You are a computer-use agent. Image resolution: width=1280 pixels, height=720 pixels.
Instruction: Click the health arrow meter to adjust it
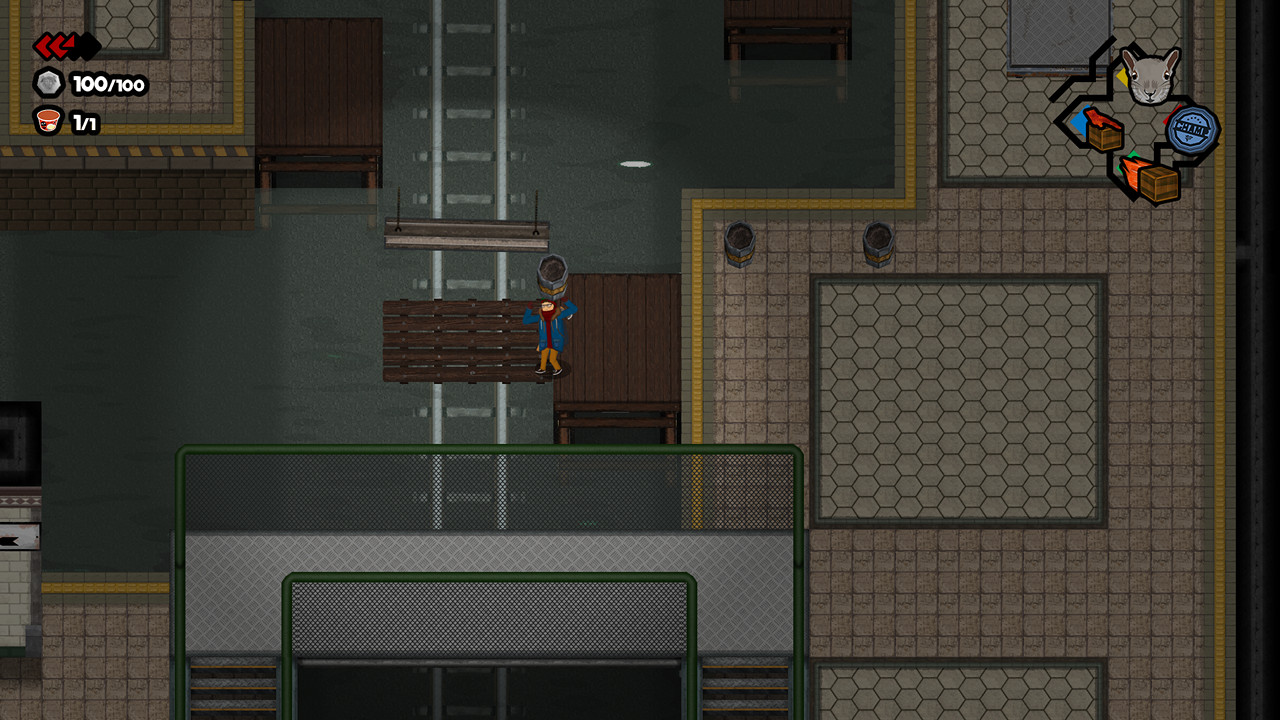click(x=60, y=47)
